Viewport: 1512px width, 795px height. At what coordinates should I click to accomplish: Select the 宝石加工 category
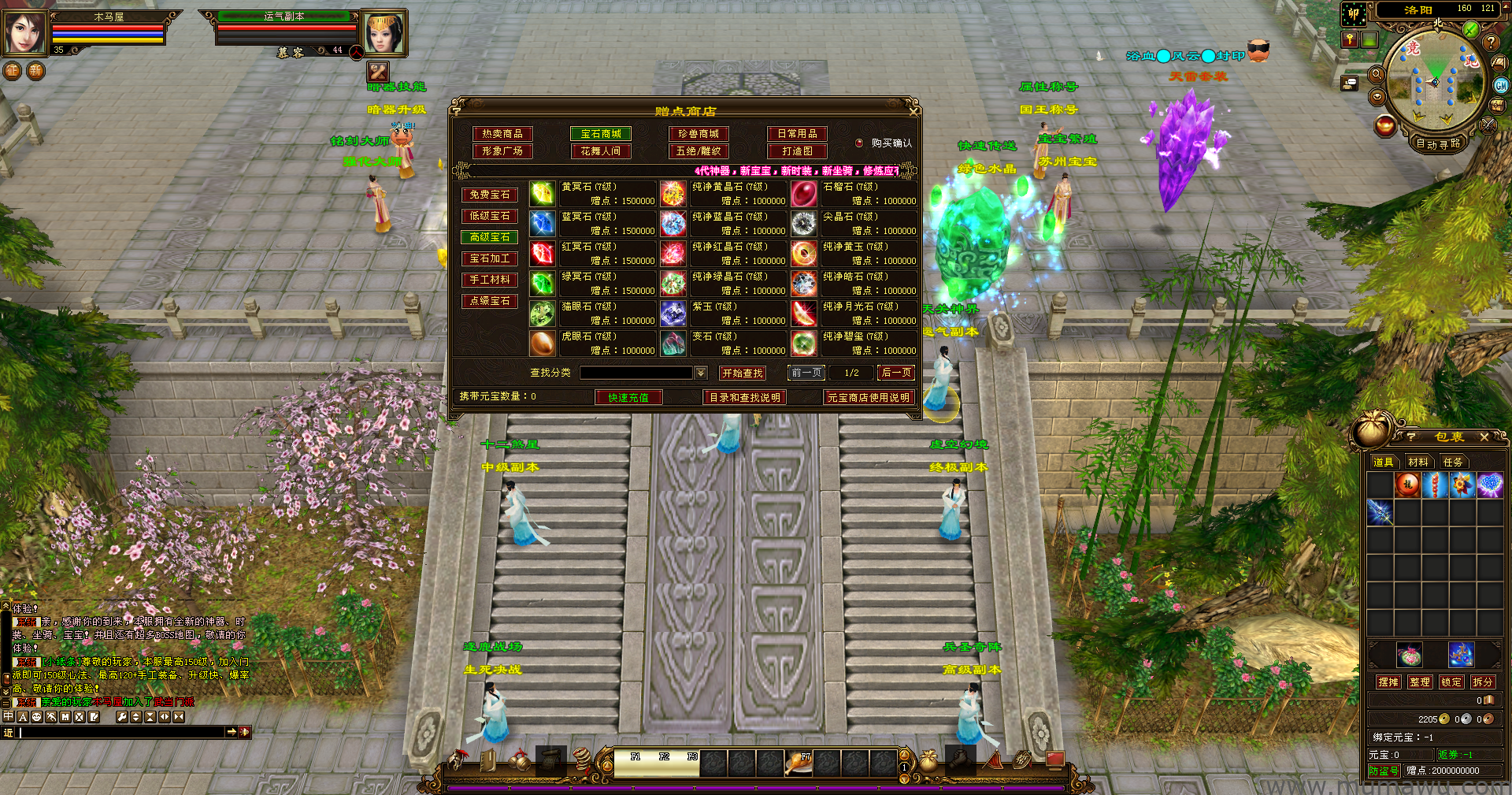tap(490, 258)
